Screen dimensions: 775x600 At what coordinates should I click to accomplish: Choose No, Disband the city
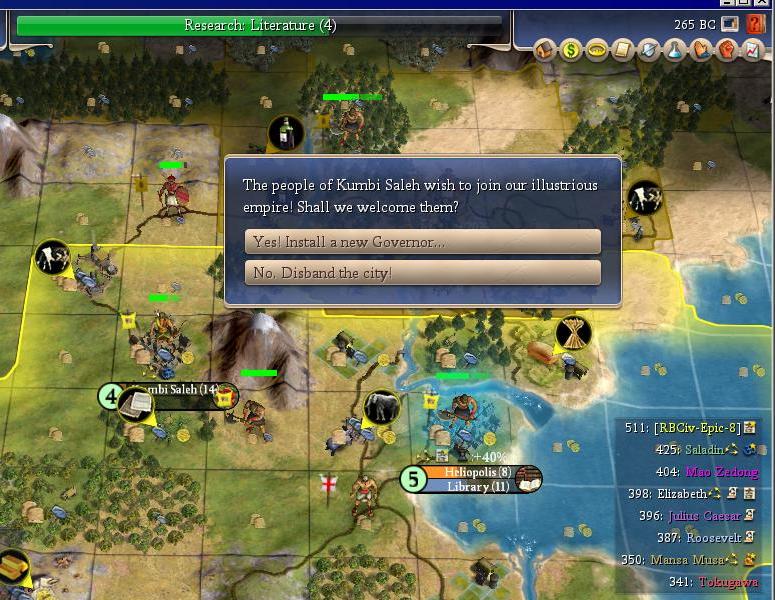pos(422,273)
